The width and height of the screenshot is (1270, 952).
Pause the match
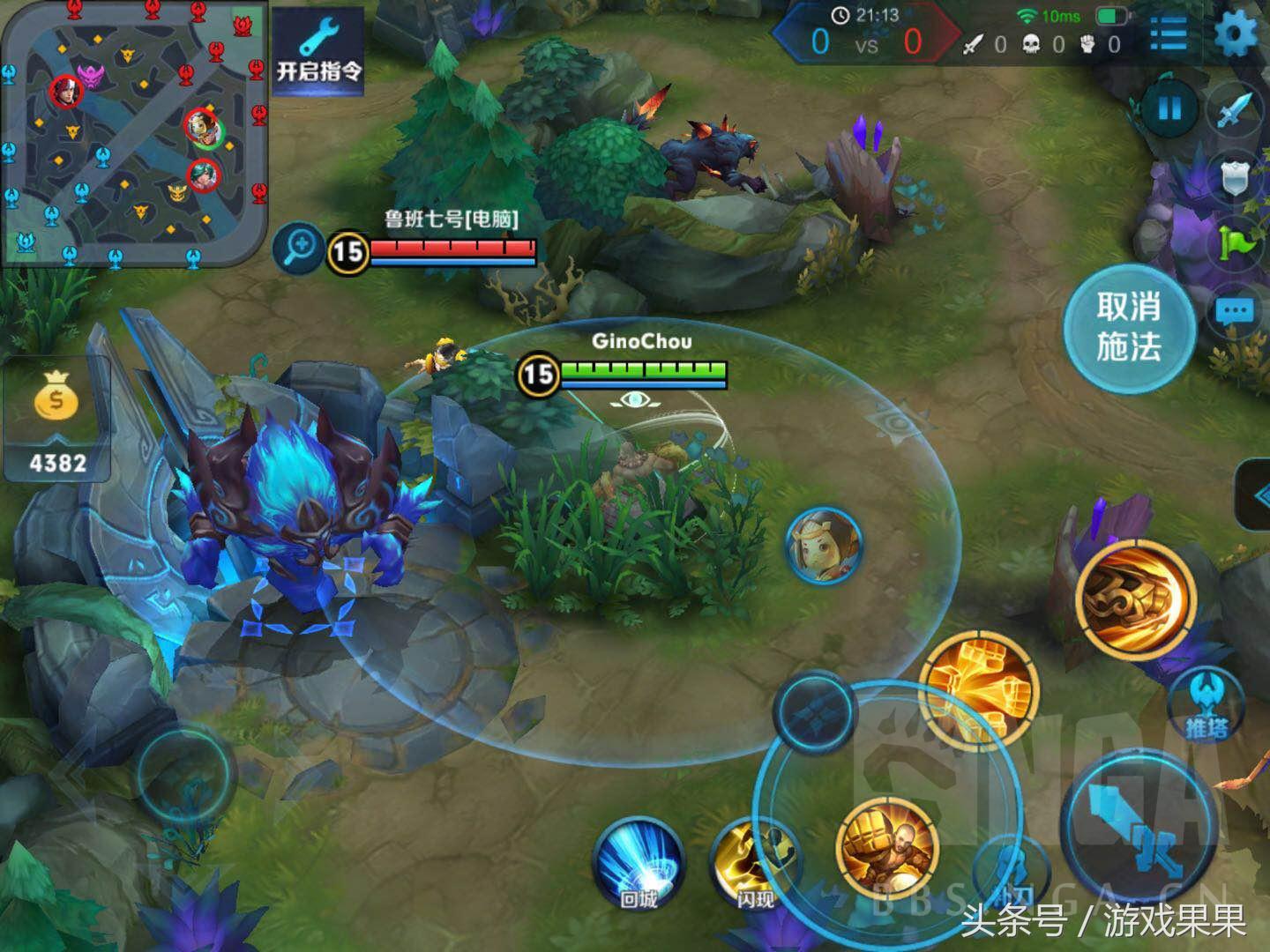(x=1169, y=109)
